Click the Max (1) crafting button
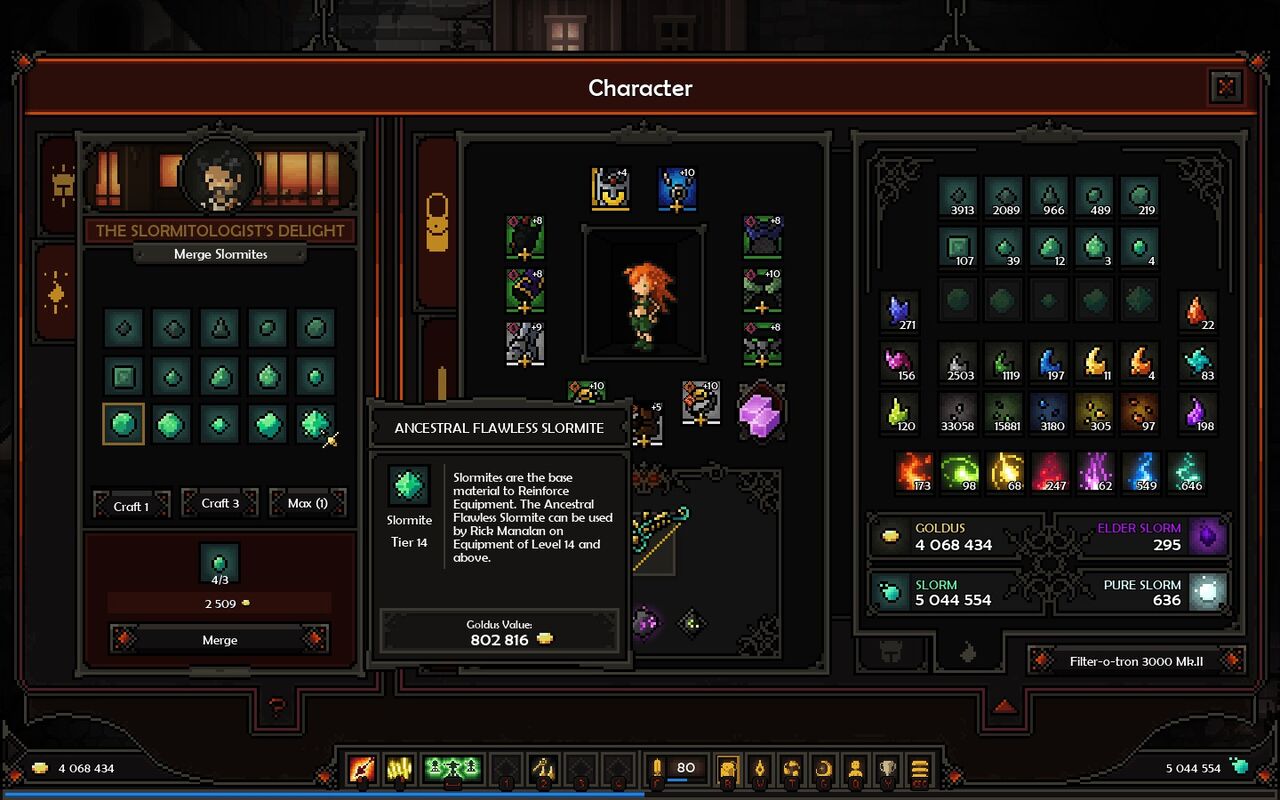 pos(307,503)
